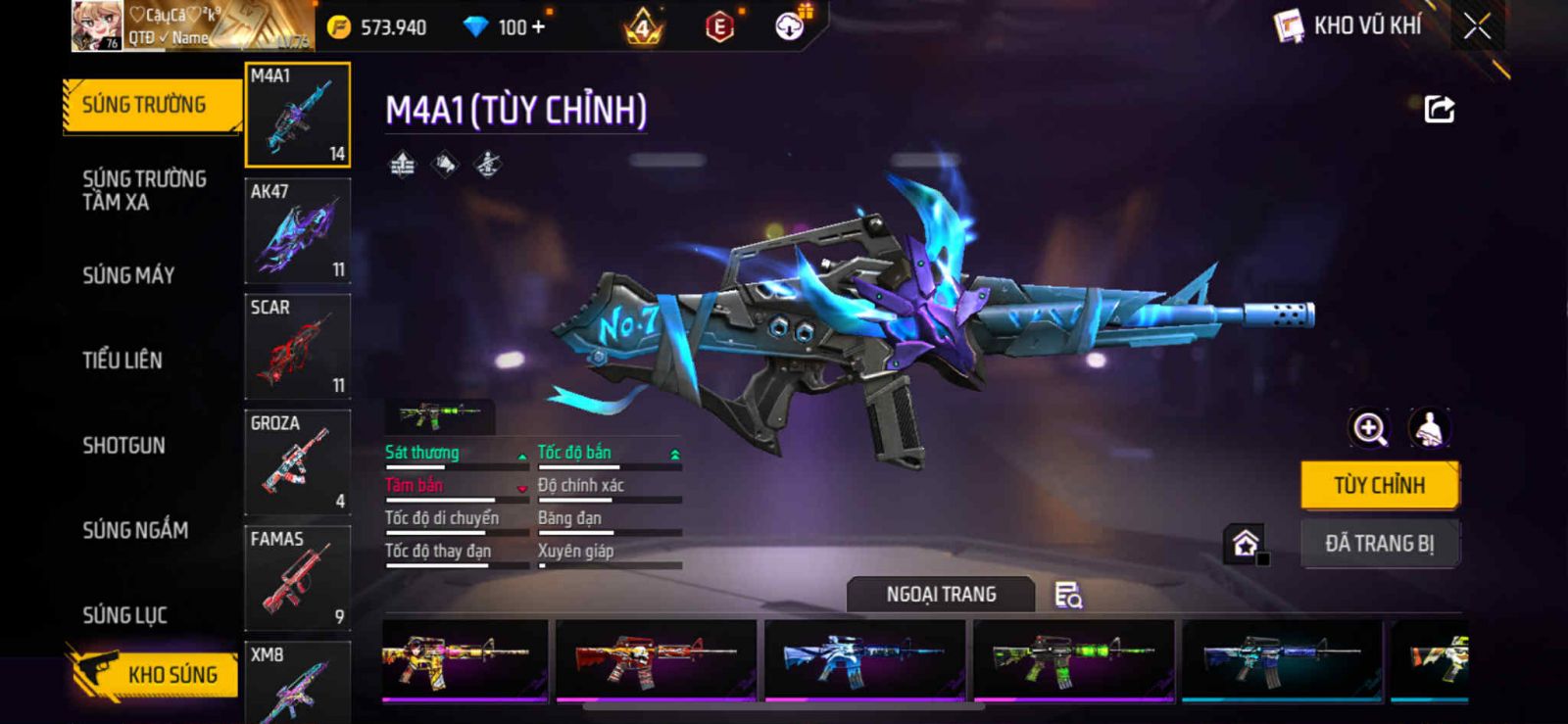The image size is (1568, 724).
Task: Click the Đã Trang Bị equipped button
Action: click(1379, 544)
